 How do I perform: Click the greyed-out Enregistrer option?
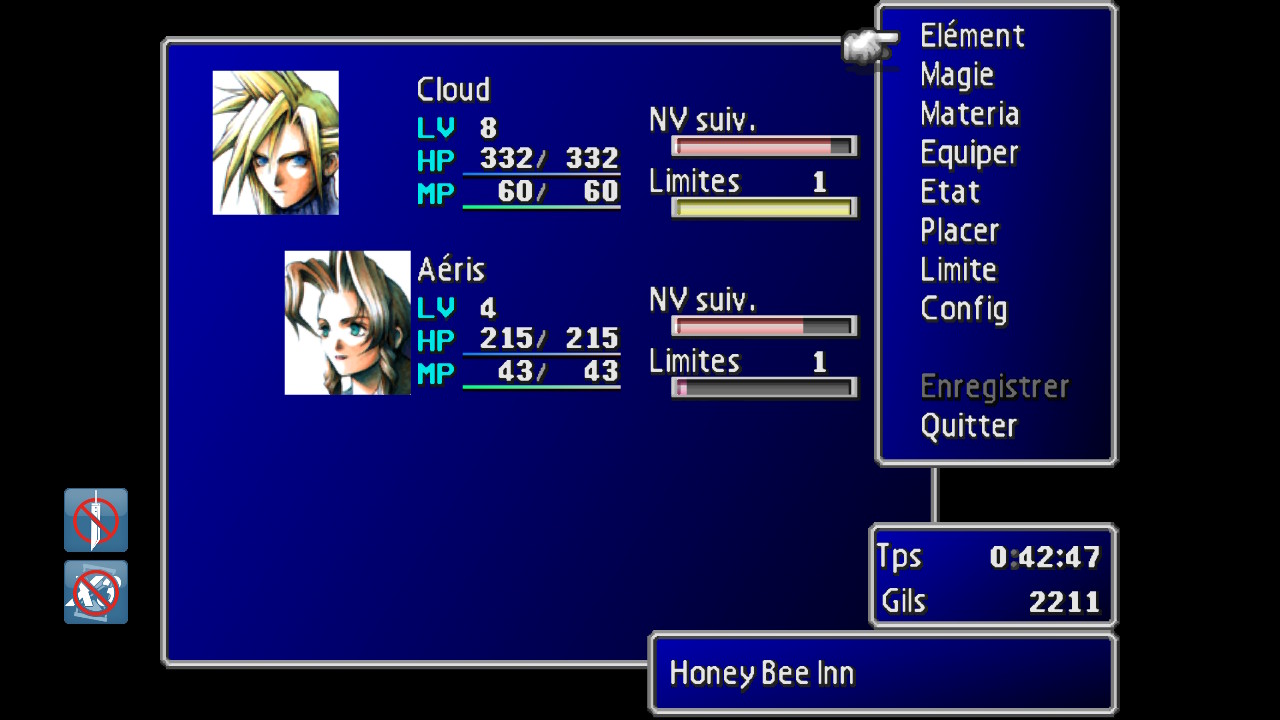(x=994, y=387)
